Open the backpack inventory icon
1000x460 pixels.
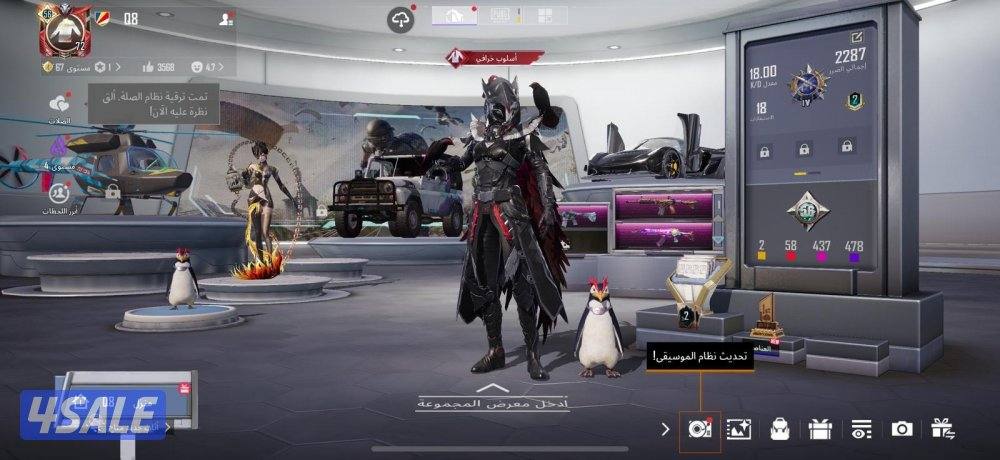click(x=780, y=429)
